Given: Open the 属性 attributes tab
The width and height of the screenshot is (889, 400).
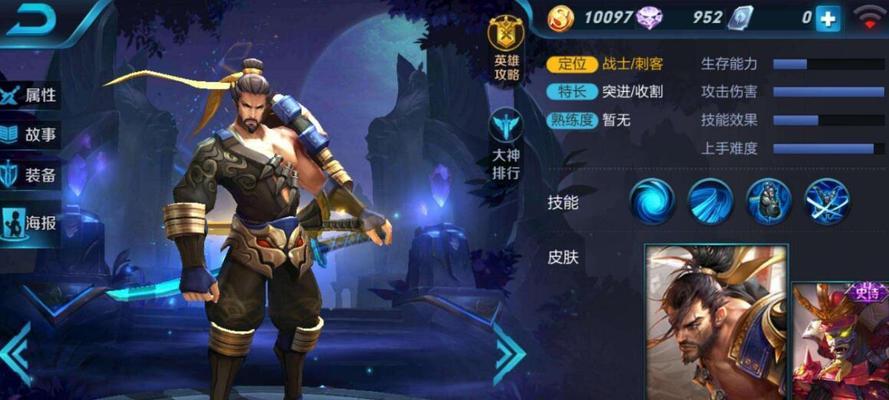Looking at the screenshot, I should point(30,95).
